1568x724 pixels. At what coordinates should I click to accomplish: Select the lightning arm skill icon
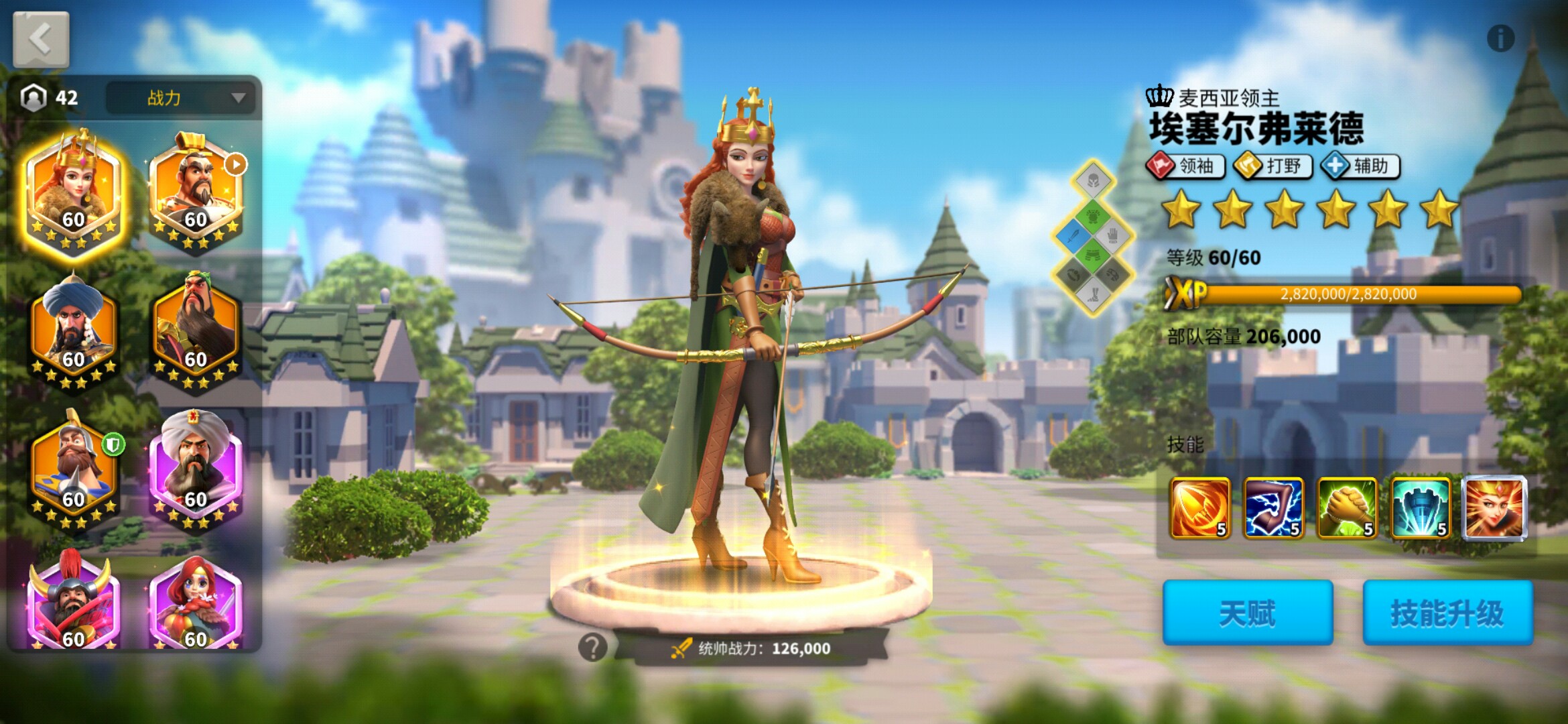[x=1273, y=508]
